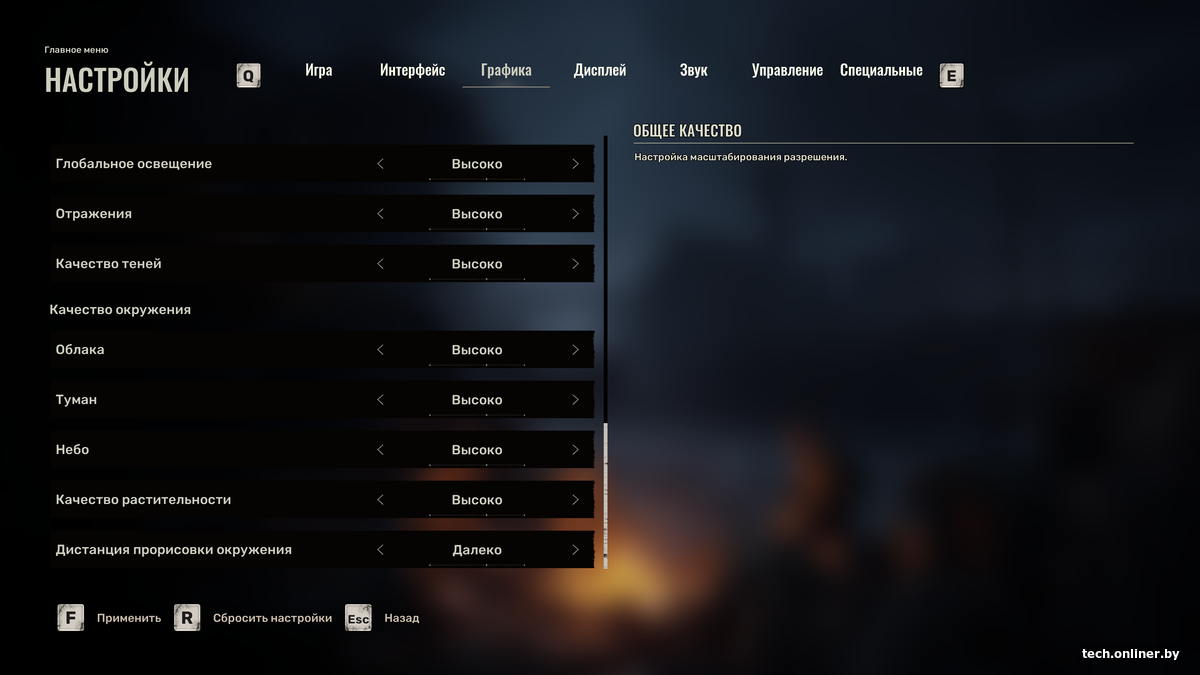Reduce Дистанция прорисовки окружения with left arrow
This screenshot has width=1200, height=675.
coord(380,550)
